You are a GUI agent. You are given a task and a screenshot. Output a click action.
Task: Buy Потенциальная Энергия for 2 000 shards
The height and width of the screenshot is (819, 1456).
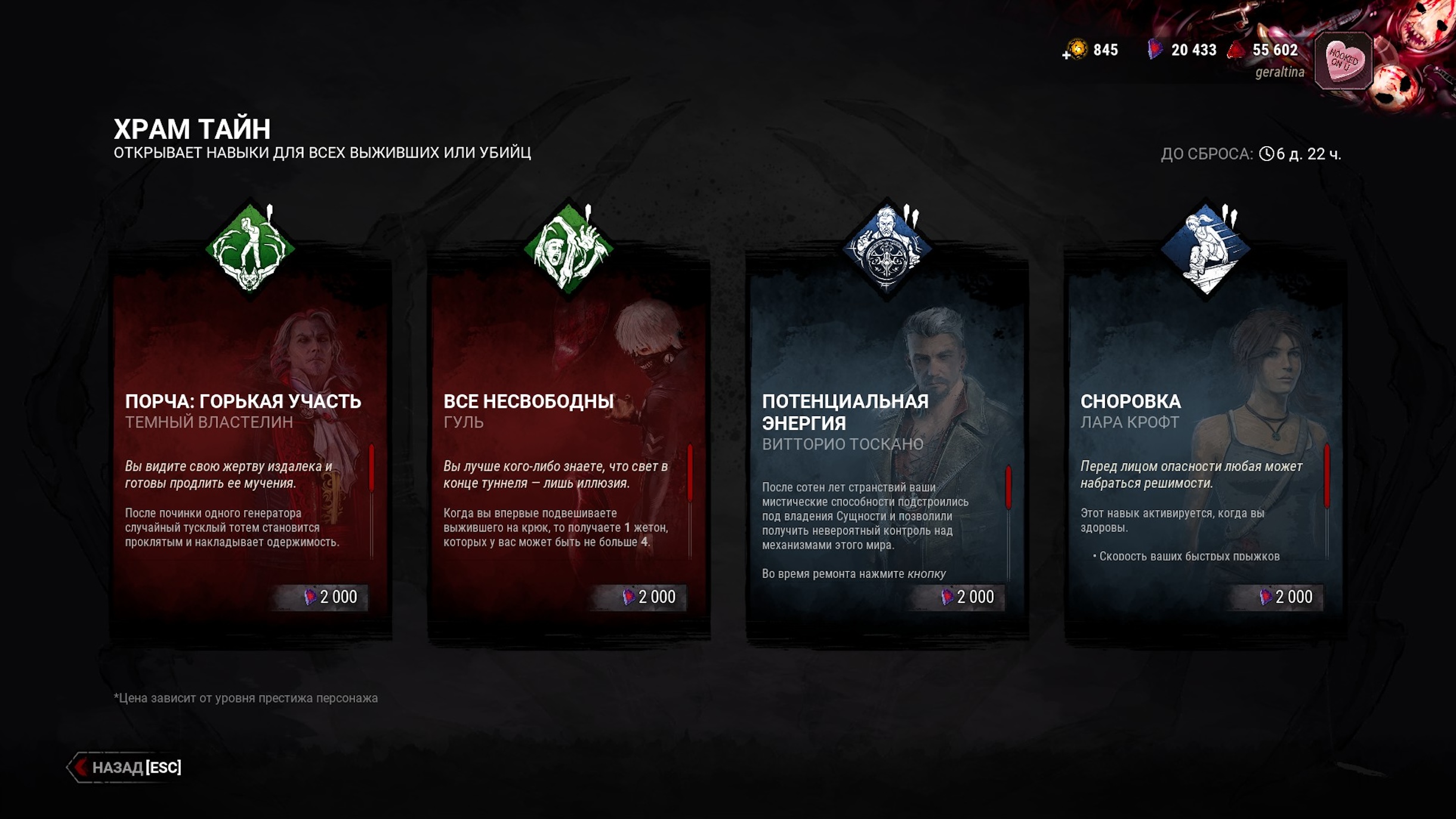(x=968, y=597)
